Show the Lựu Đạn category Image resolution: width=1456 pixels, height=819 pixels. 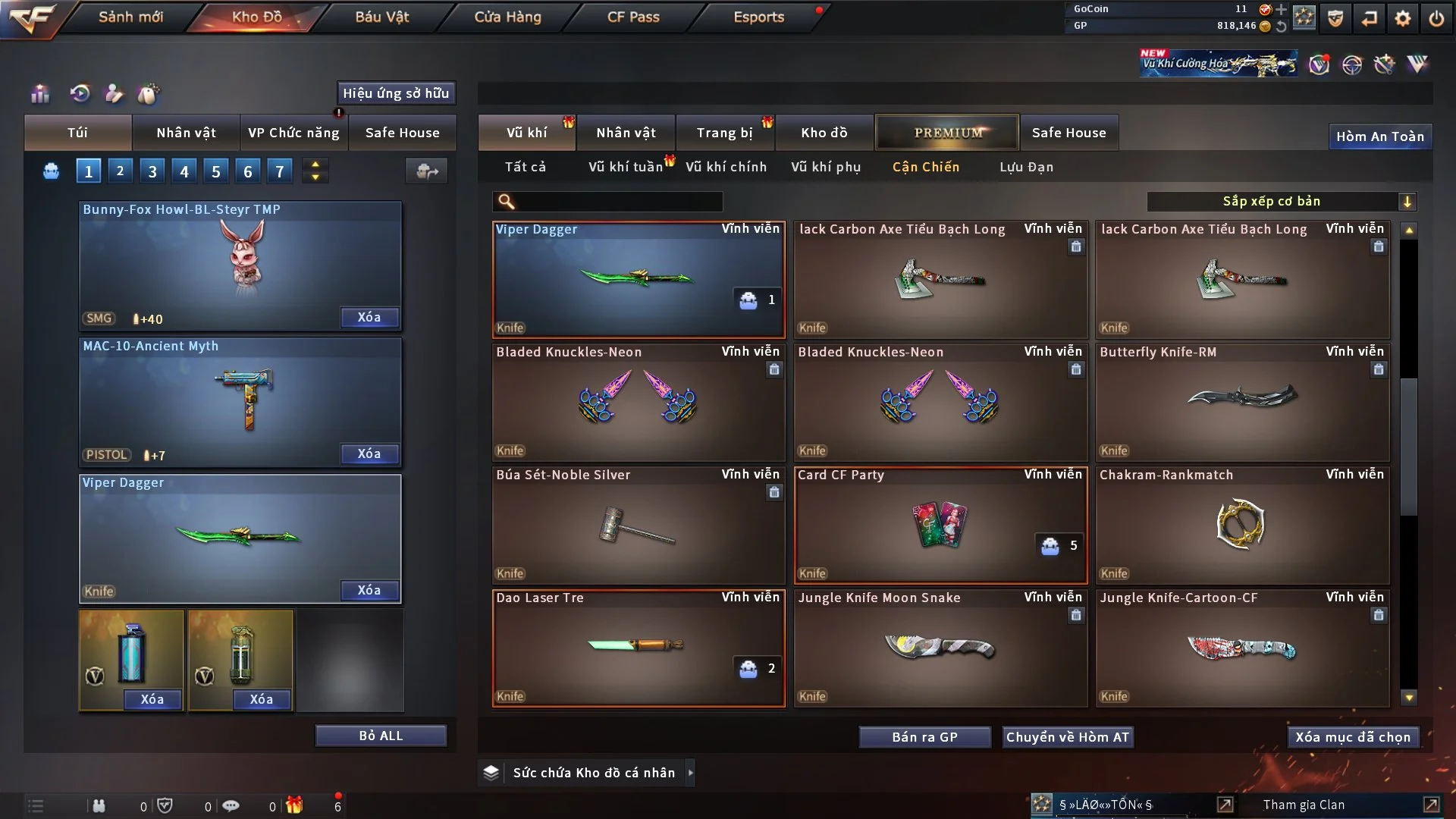1026,167
